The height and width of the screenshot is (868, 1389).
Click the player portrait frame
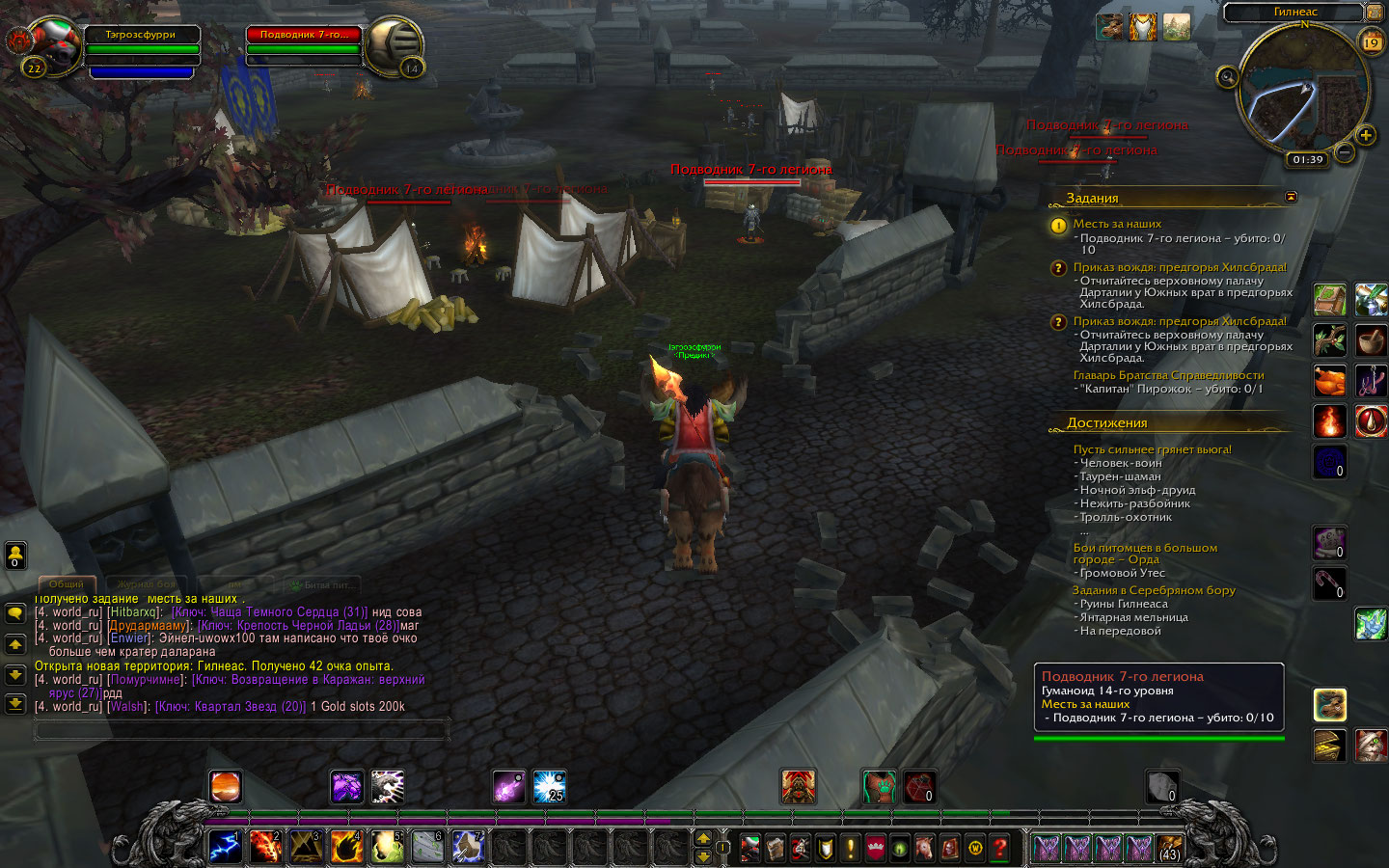[x=52, y=44]
